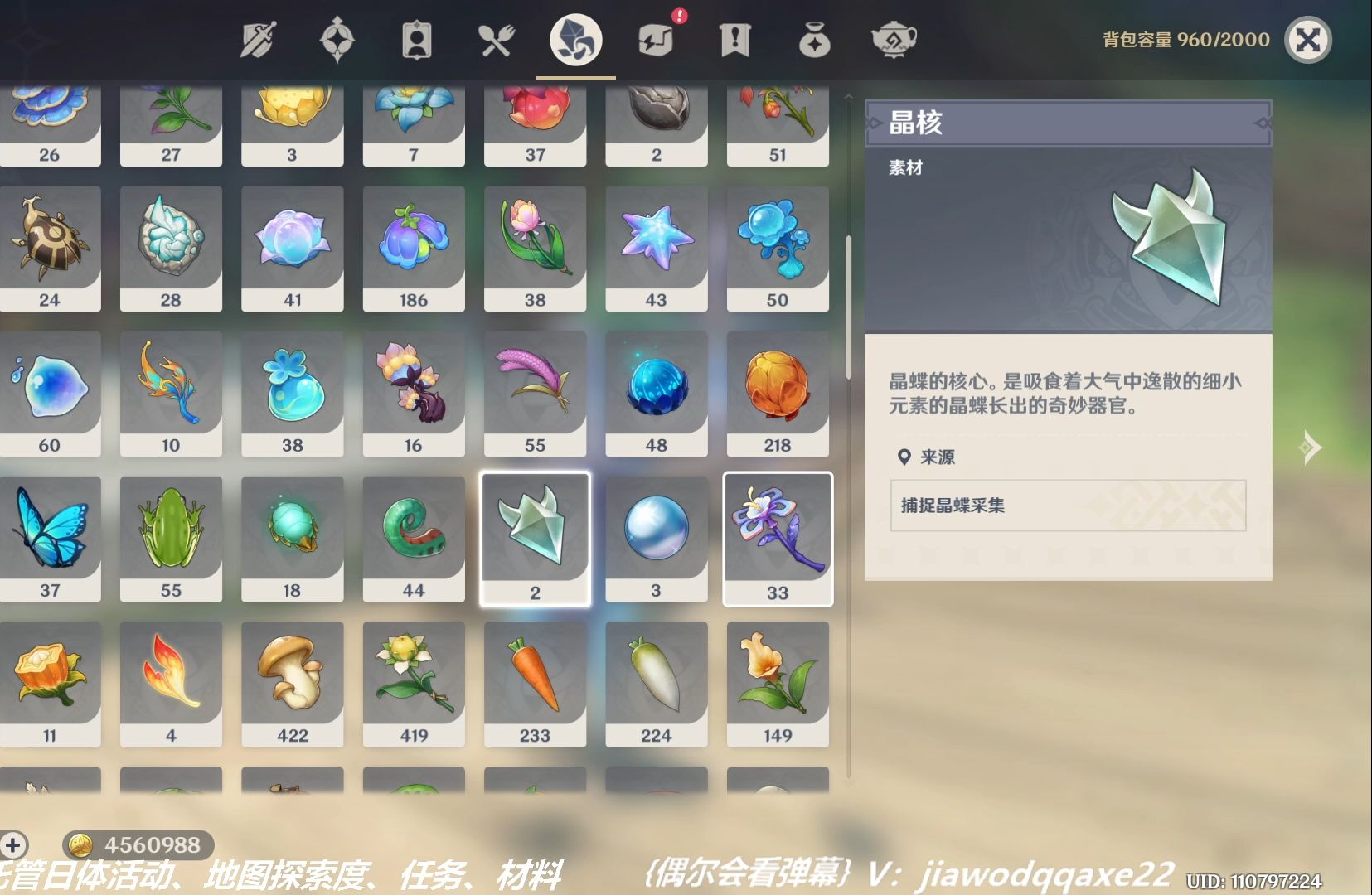Open the Quest Items banner icon
Screen dimensions: 1372x895
coord(734,37)
